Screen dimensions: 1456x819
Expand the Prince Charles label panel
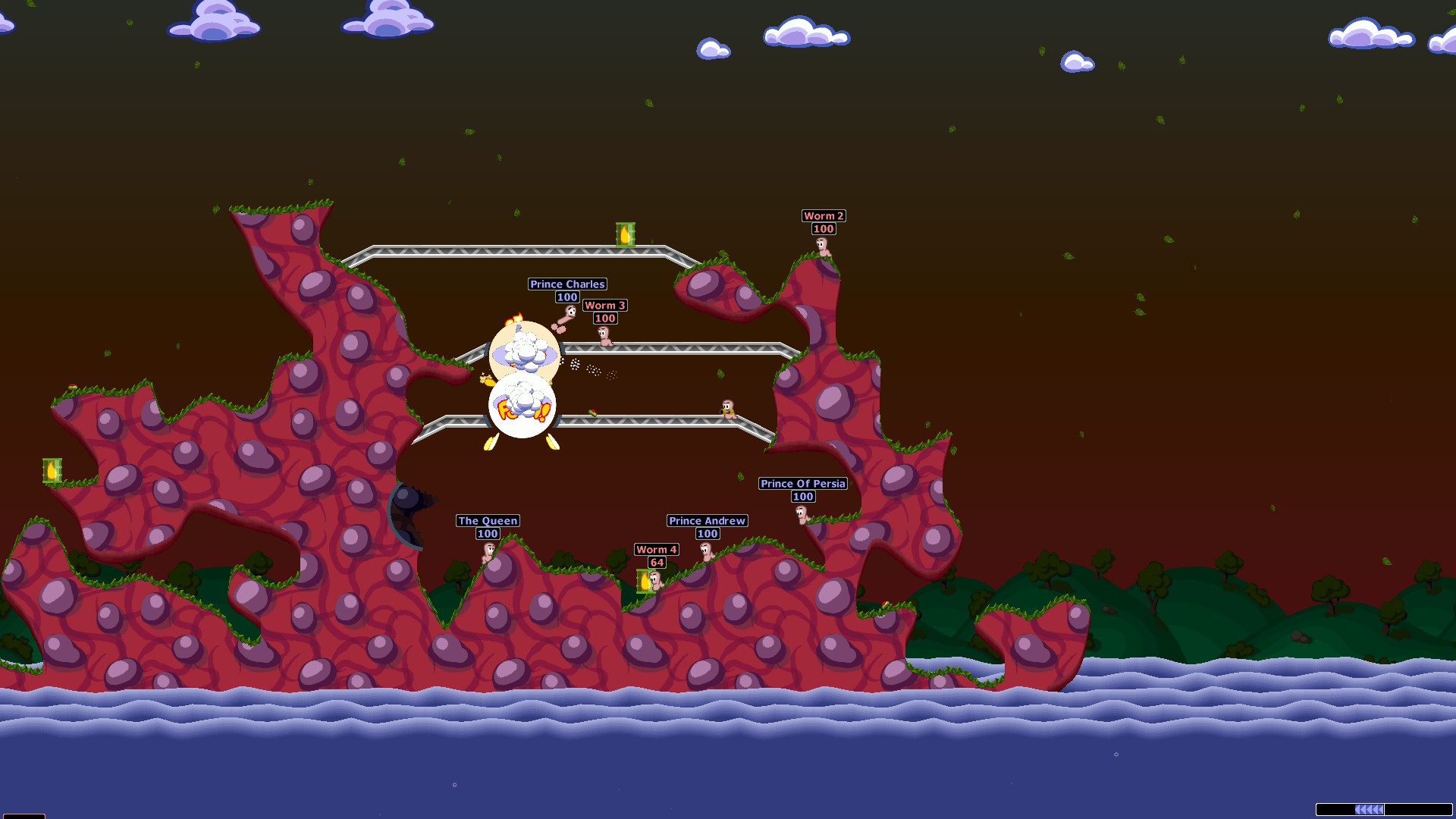[x=566, y=284]
